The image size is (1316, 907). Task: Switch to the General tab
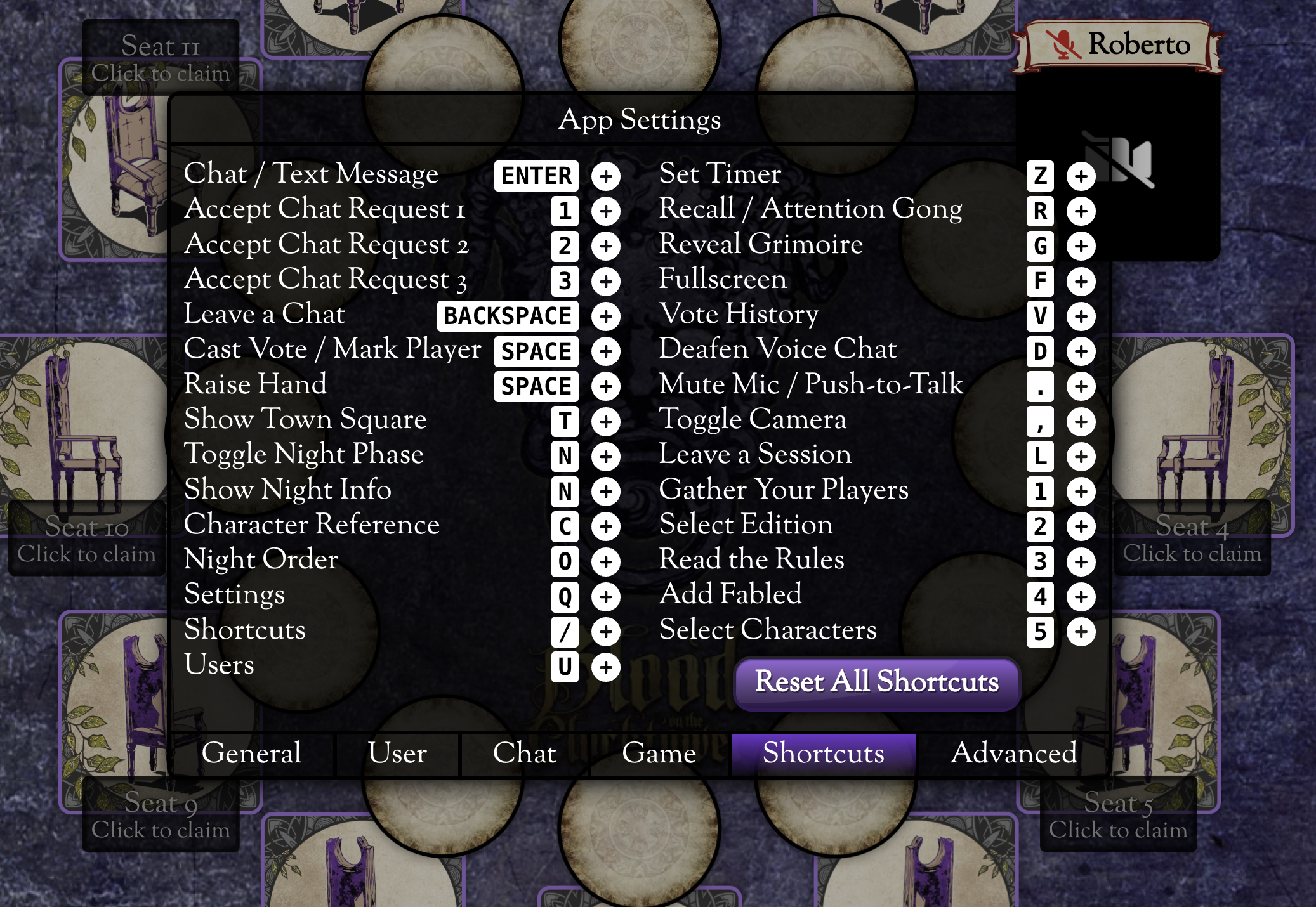pos(251,754)
